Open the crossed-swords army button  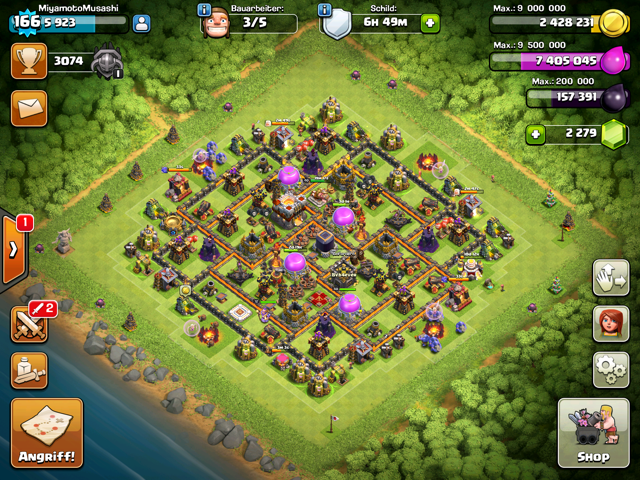coord(29,324)
